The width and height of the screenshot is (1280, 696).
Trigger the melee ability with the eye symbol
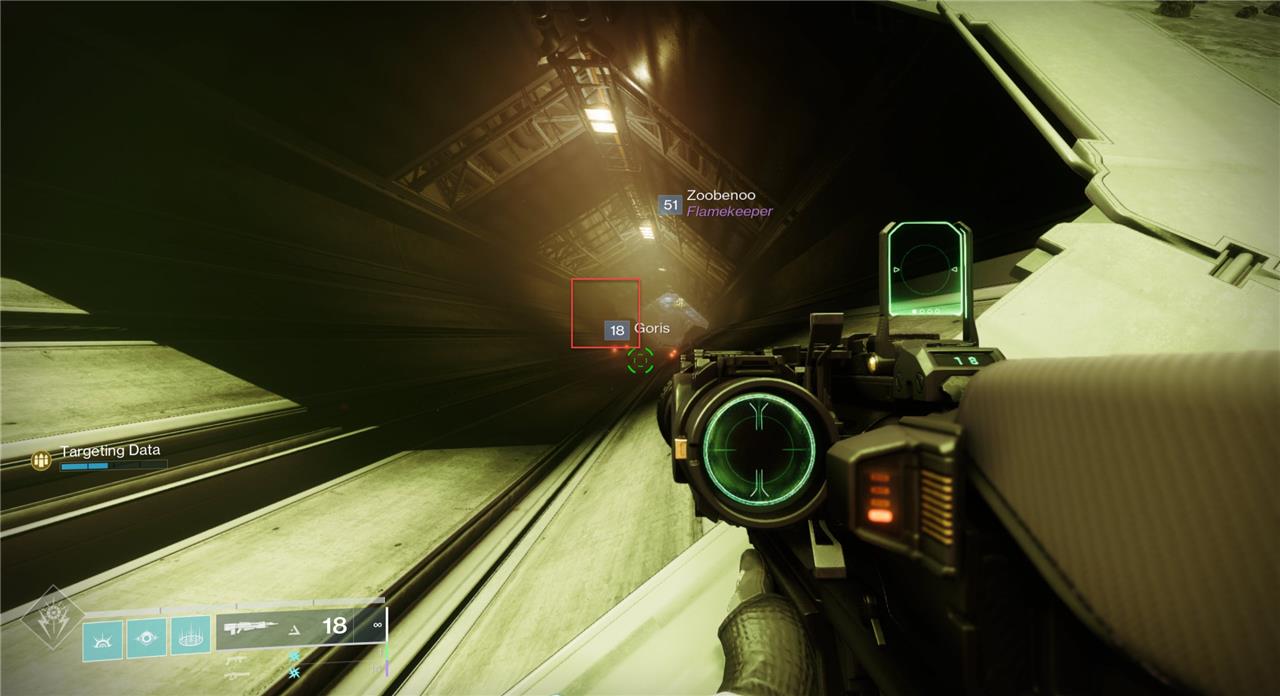(147, 638)
